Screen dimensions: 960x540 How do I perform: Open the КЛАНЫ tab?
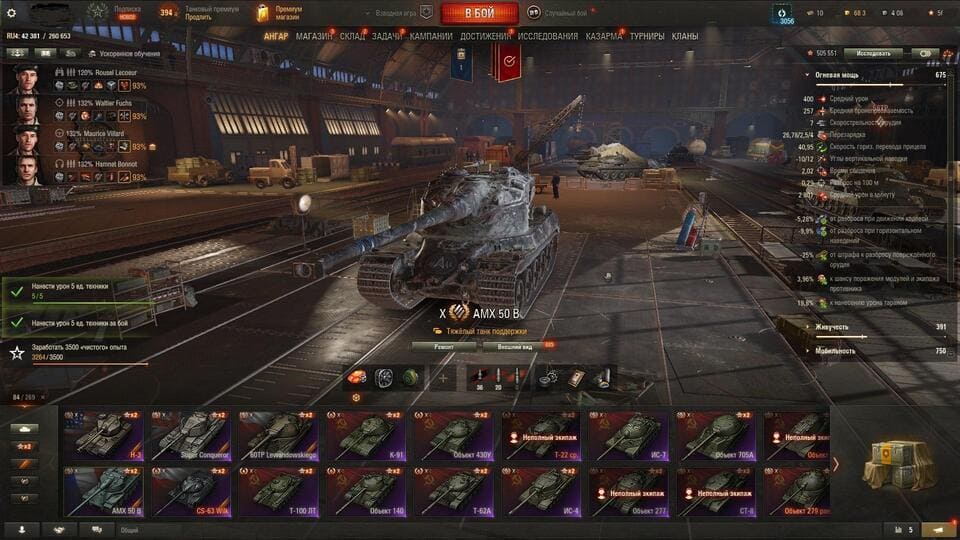point(685,36)
